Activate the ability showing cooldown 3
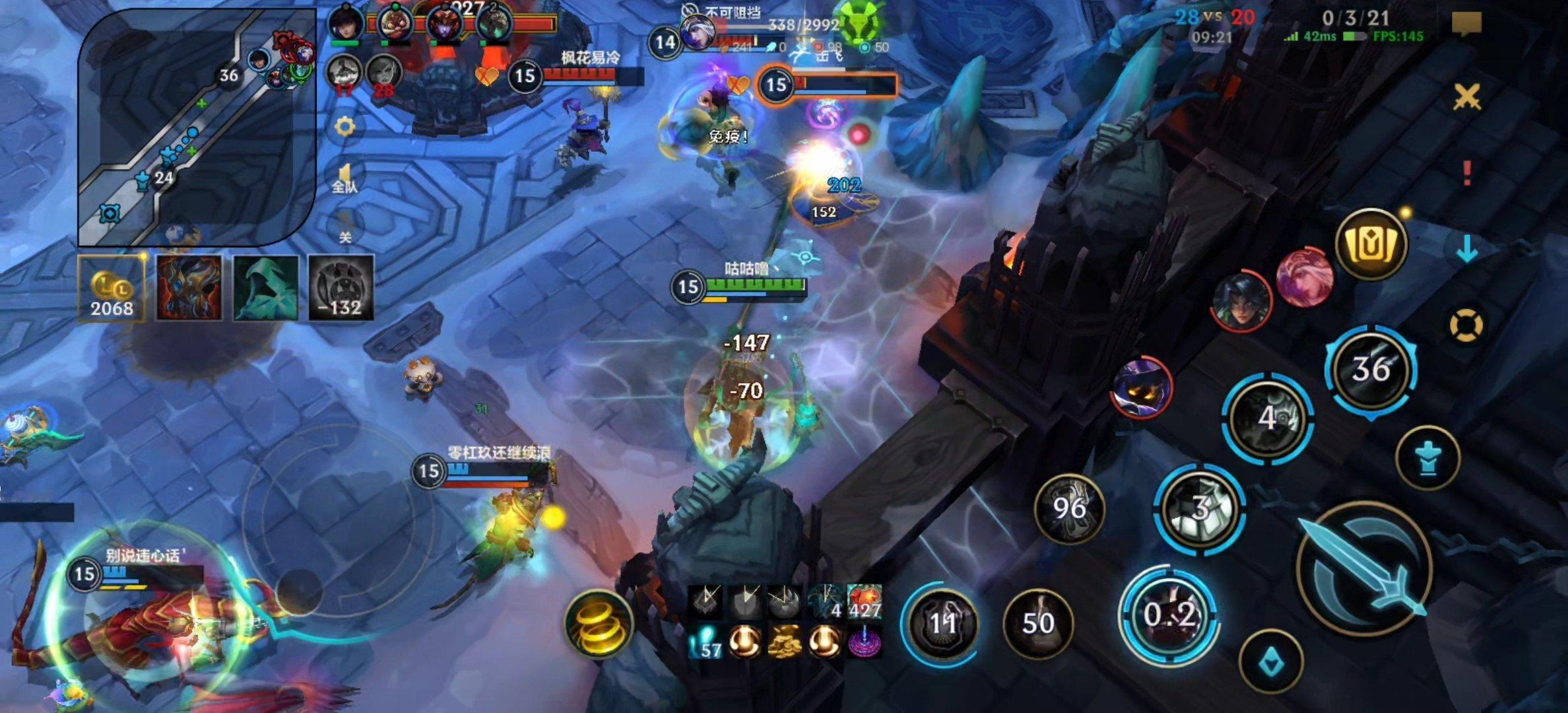 click(1200, 508)
